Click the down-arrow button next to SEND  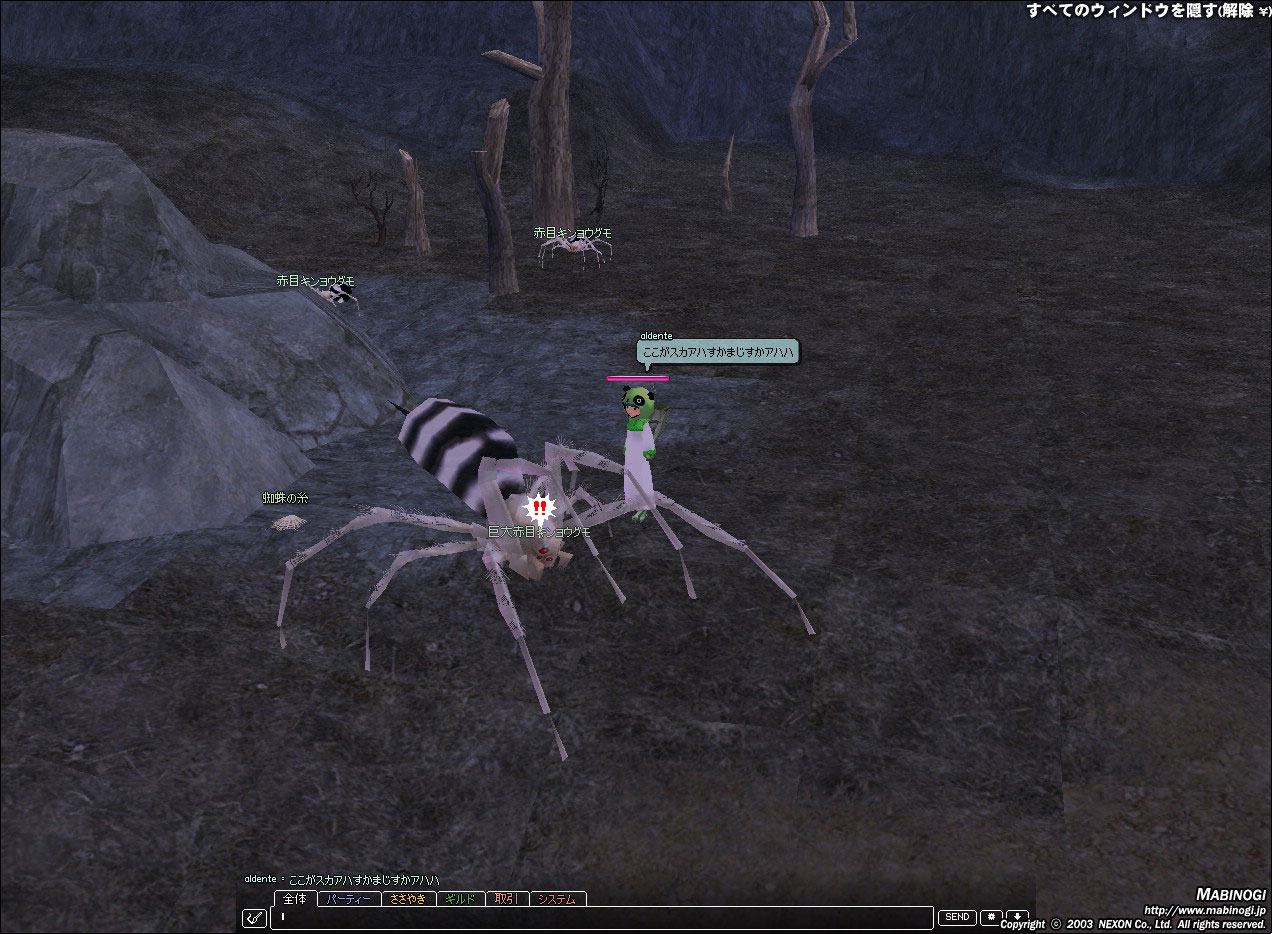(x=1017, y=917)
